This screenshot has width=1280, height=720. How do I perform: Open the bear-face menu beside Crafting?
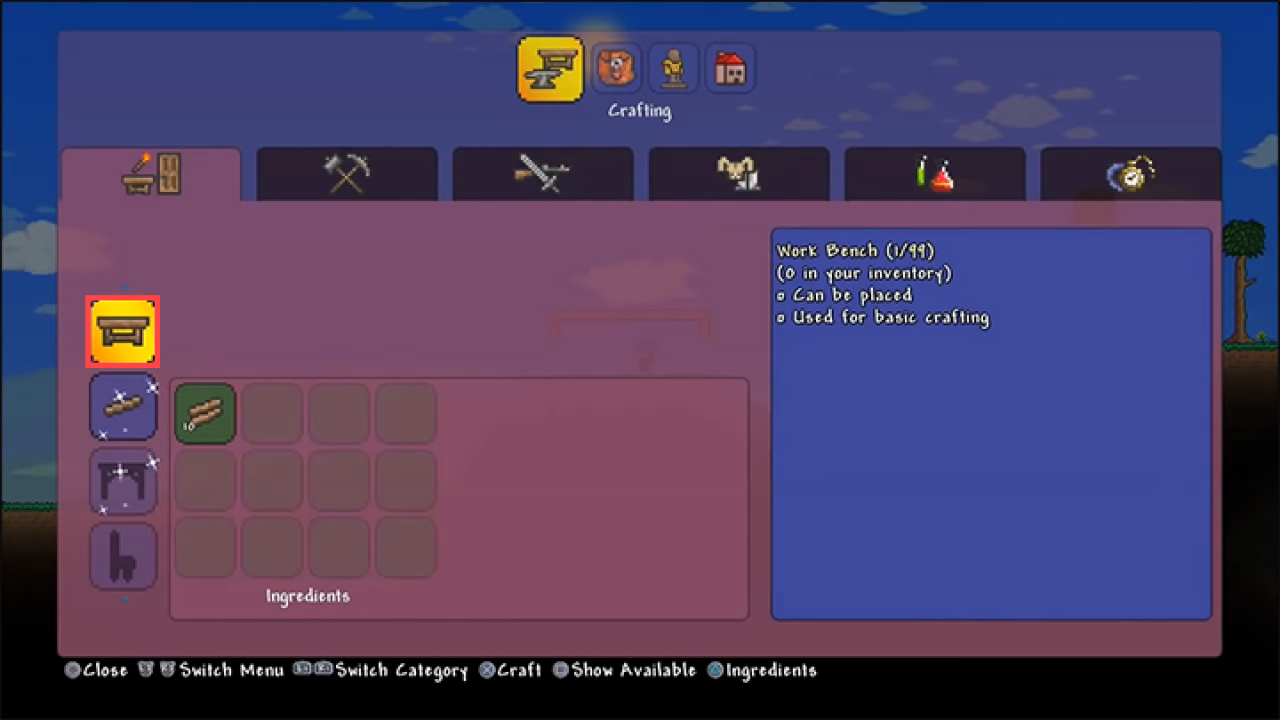tap(616, 67)
